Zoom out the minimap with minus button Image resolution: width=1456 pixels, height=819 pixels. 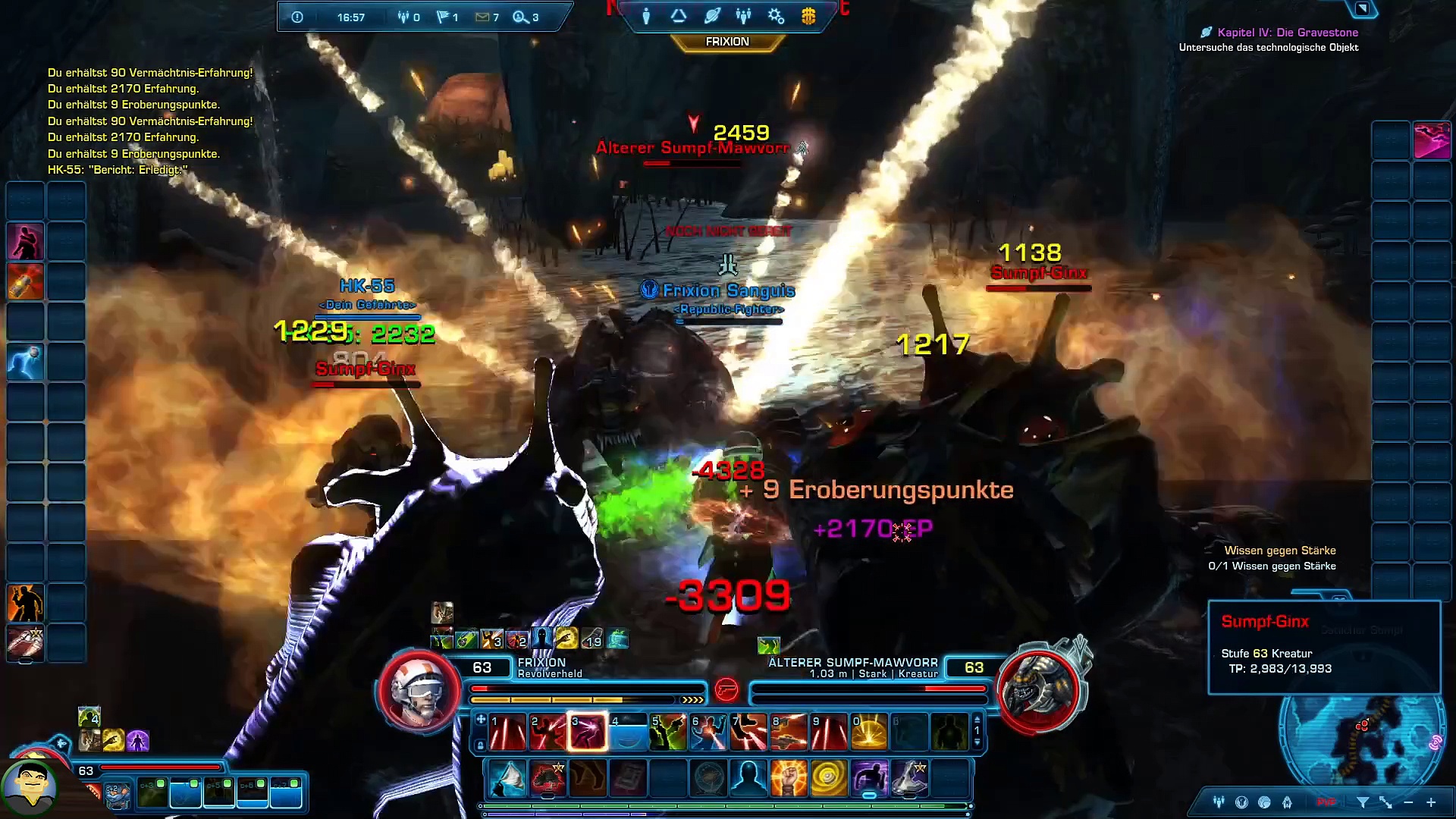[x=1408, y=802]
